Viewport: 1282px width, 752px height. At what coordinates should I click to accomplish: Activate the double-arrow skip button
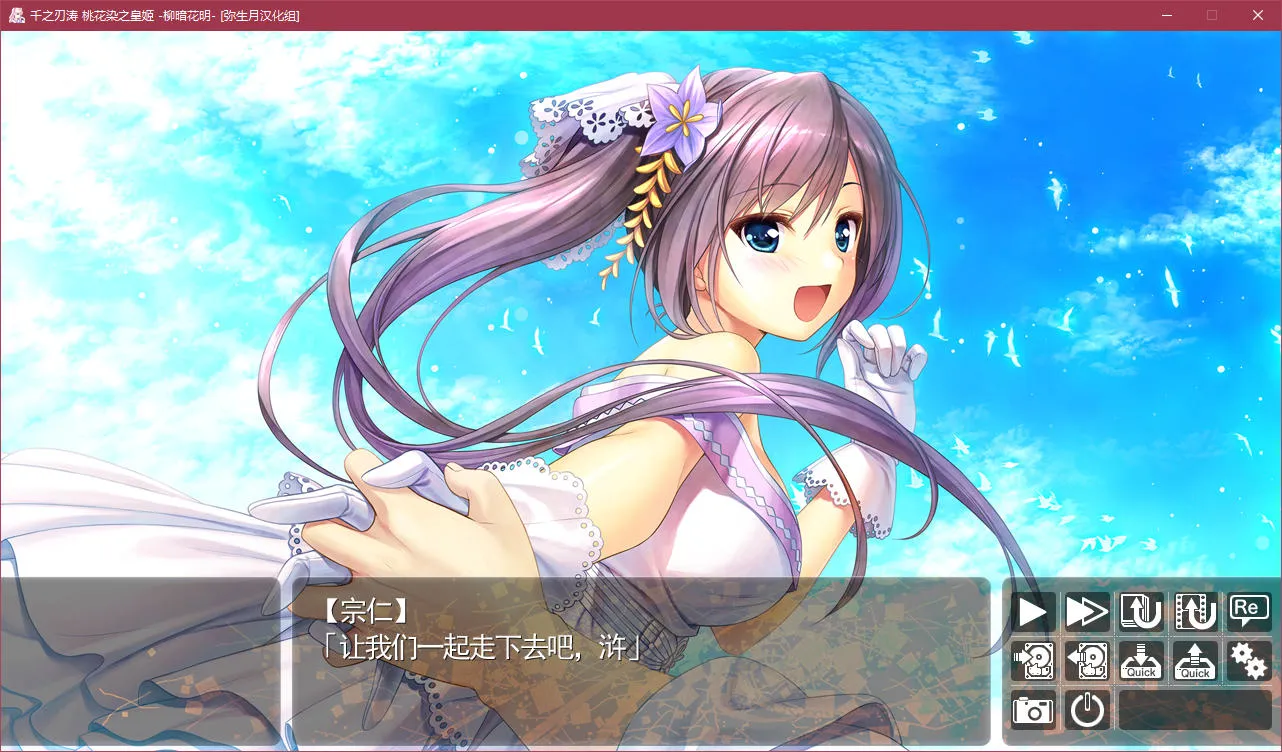point(1087,611)
